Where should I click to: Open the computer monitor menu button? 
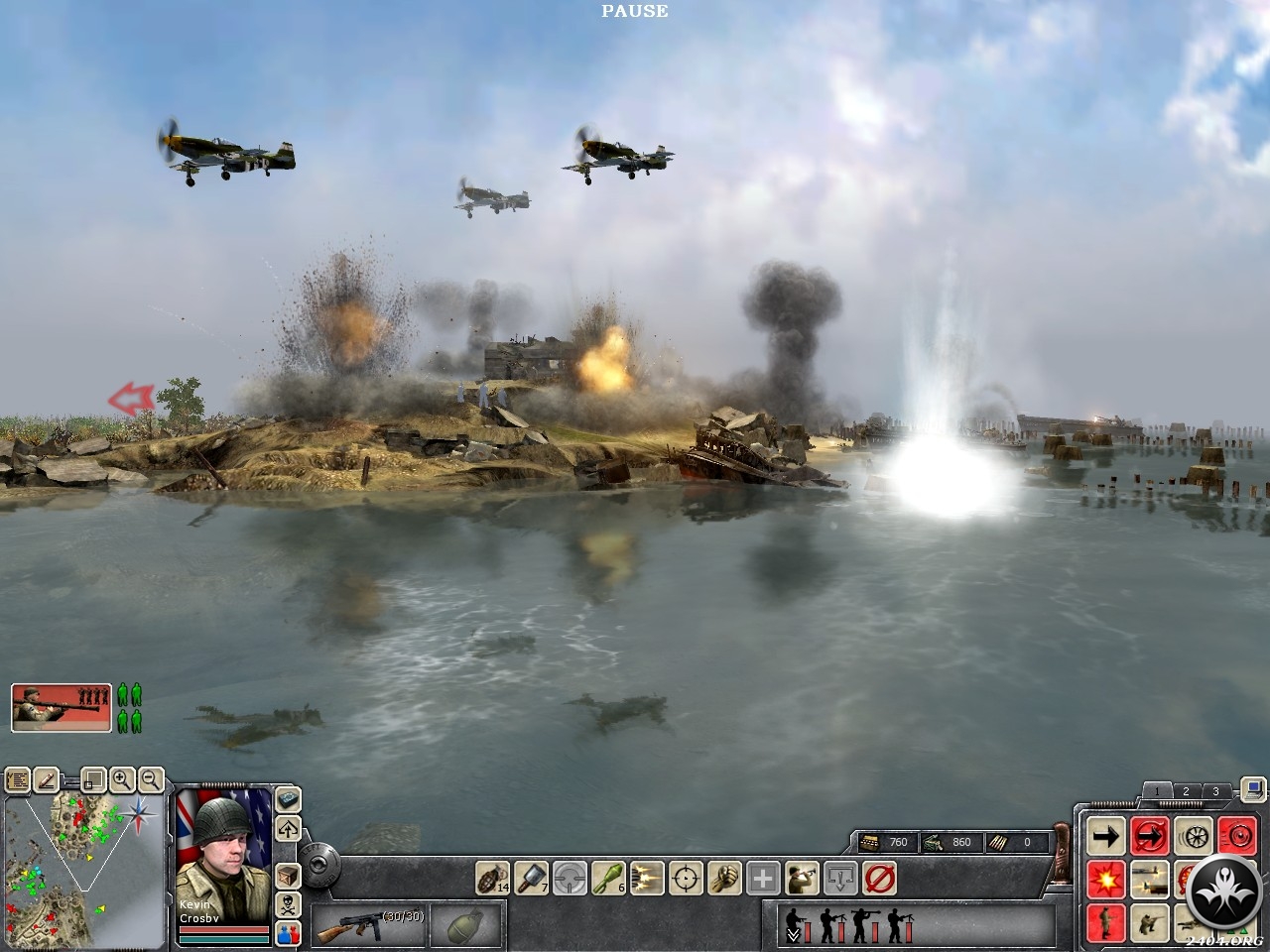tap(1253, 790)
